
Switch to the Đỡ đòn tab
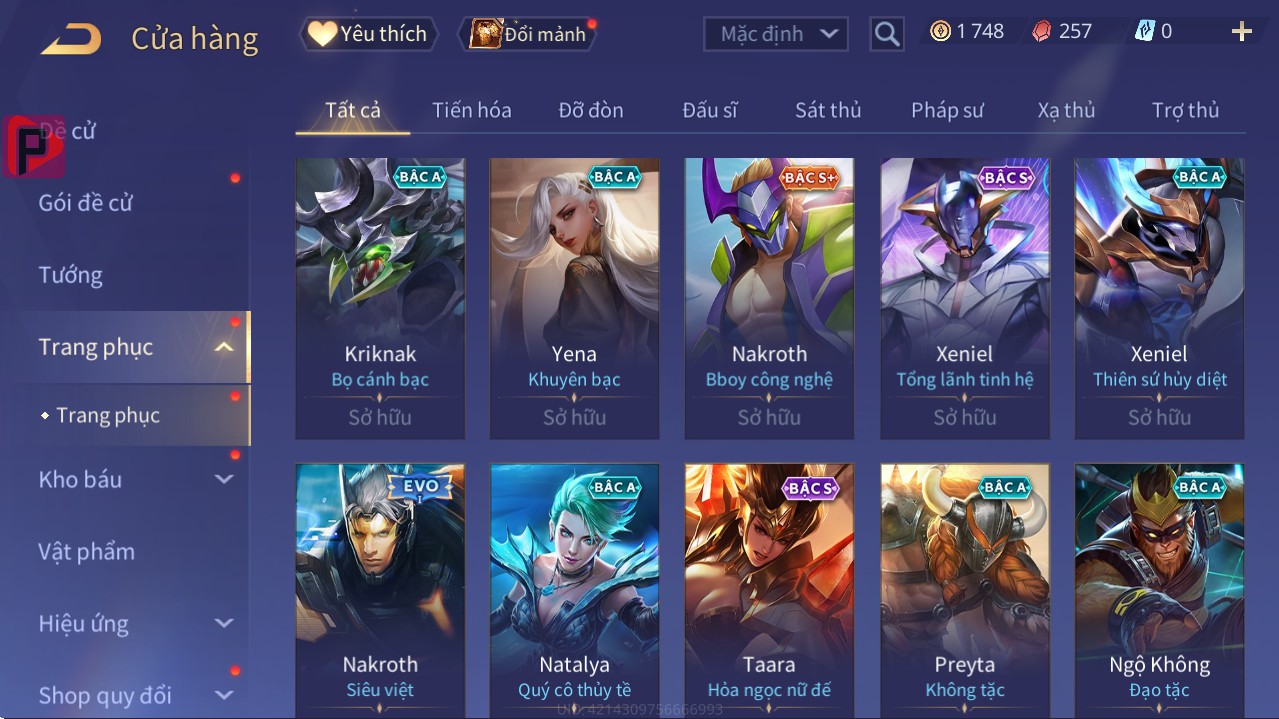tap(590, 110)
